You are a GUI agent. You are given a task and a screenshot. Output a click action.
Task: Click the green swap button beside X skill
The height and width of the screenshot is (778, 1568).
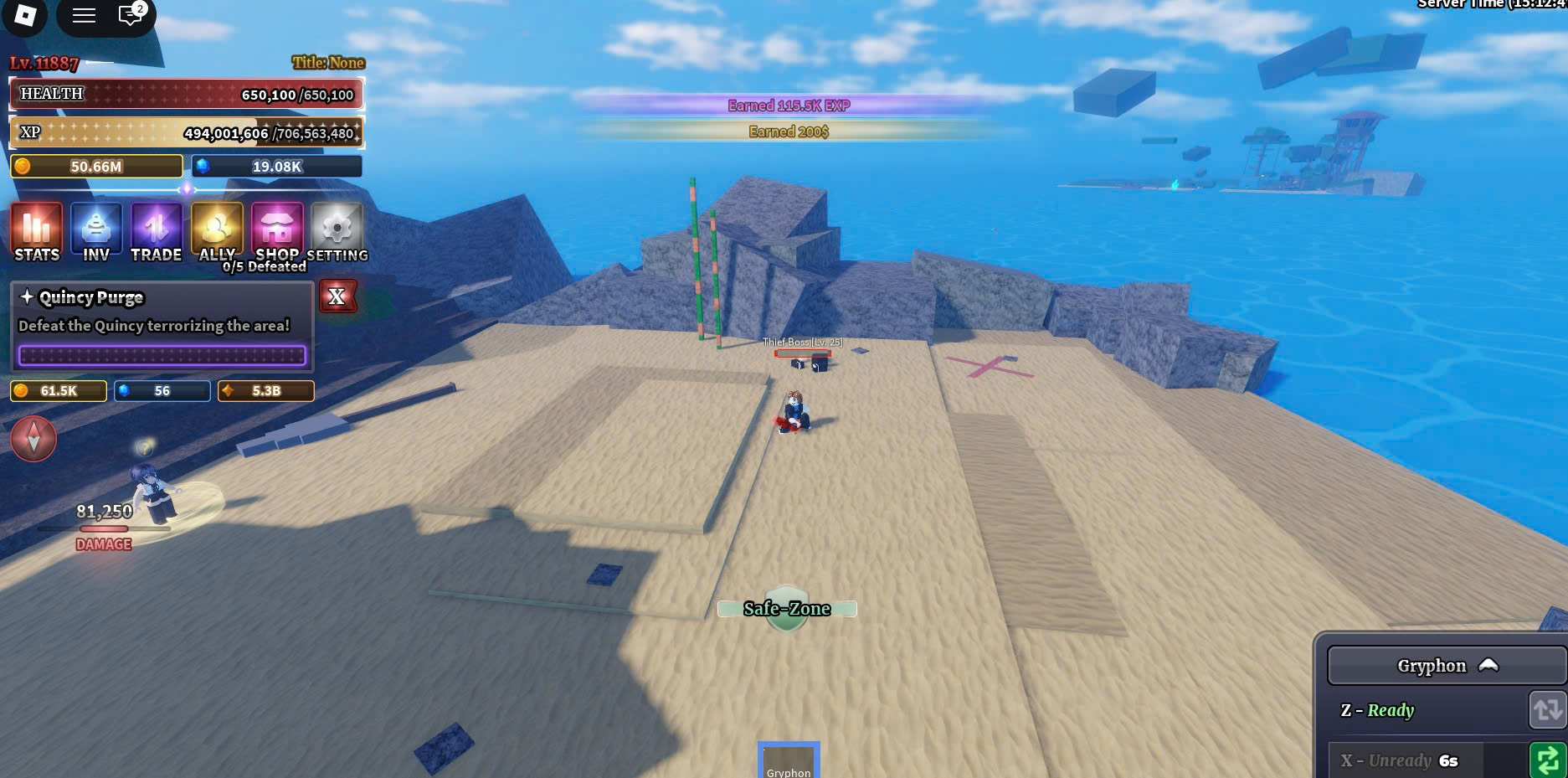(x=1547, y=760)
